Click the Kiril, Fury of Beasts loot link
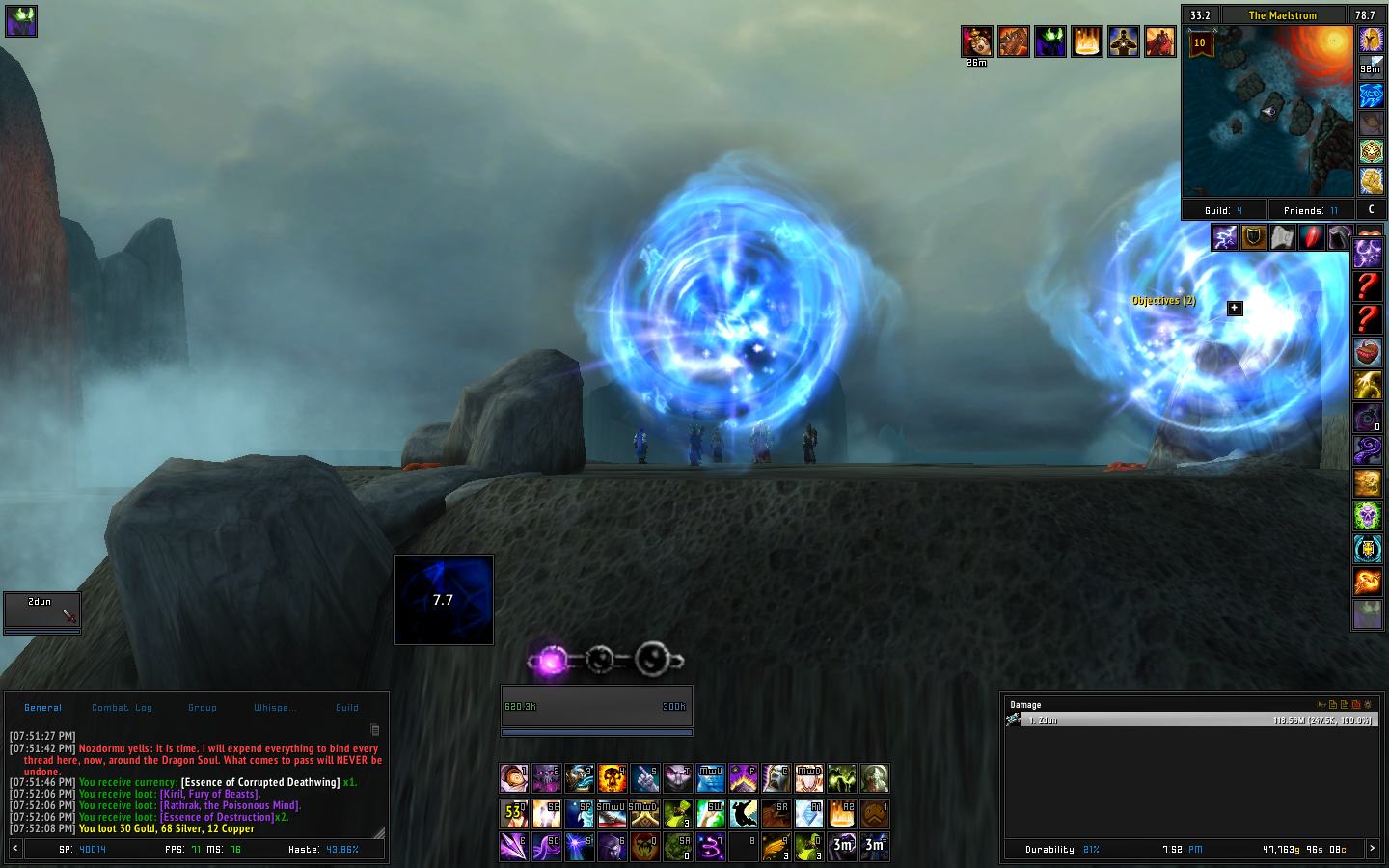Viewport: 1389px width, 868px height. [x=210, y=795]
